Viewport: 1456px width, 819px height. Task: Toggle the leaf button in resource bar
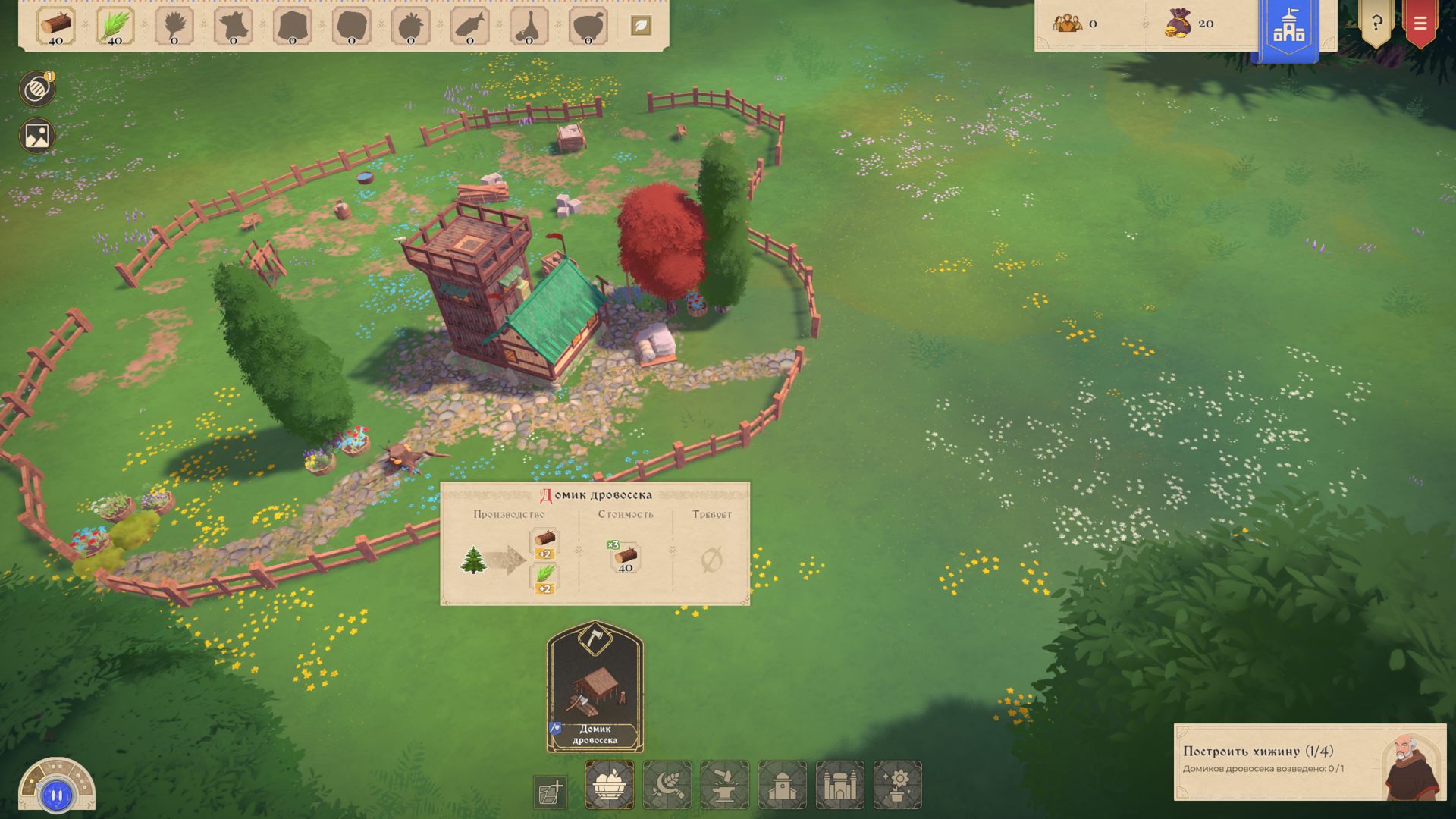[641, 26]
